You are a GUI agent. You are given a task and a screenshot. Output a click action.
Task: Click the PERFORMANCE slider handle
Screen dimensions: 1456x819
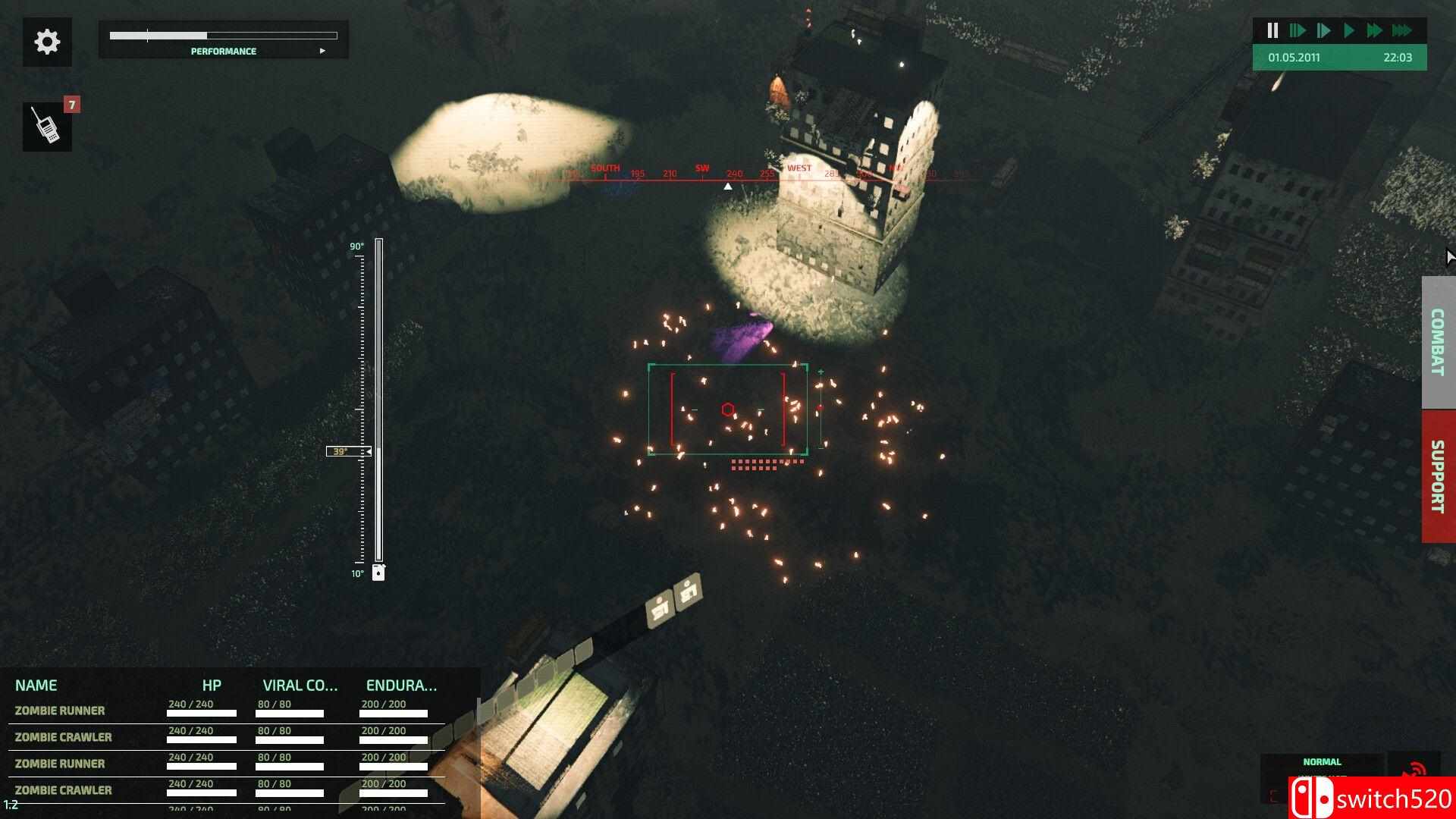(147, 34)
